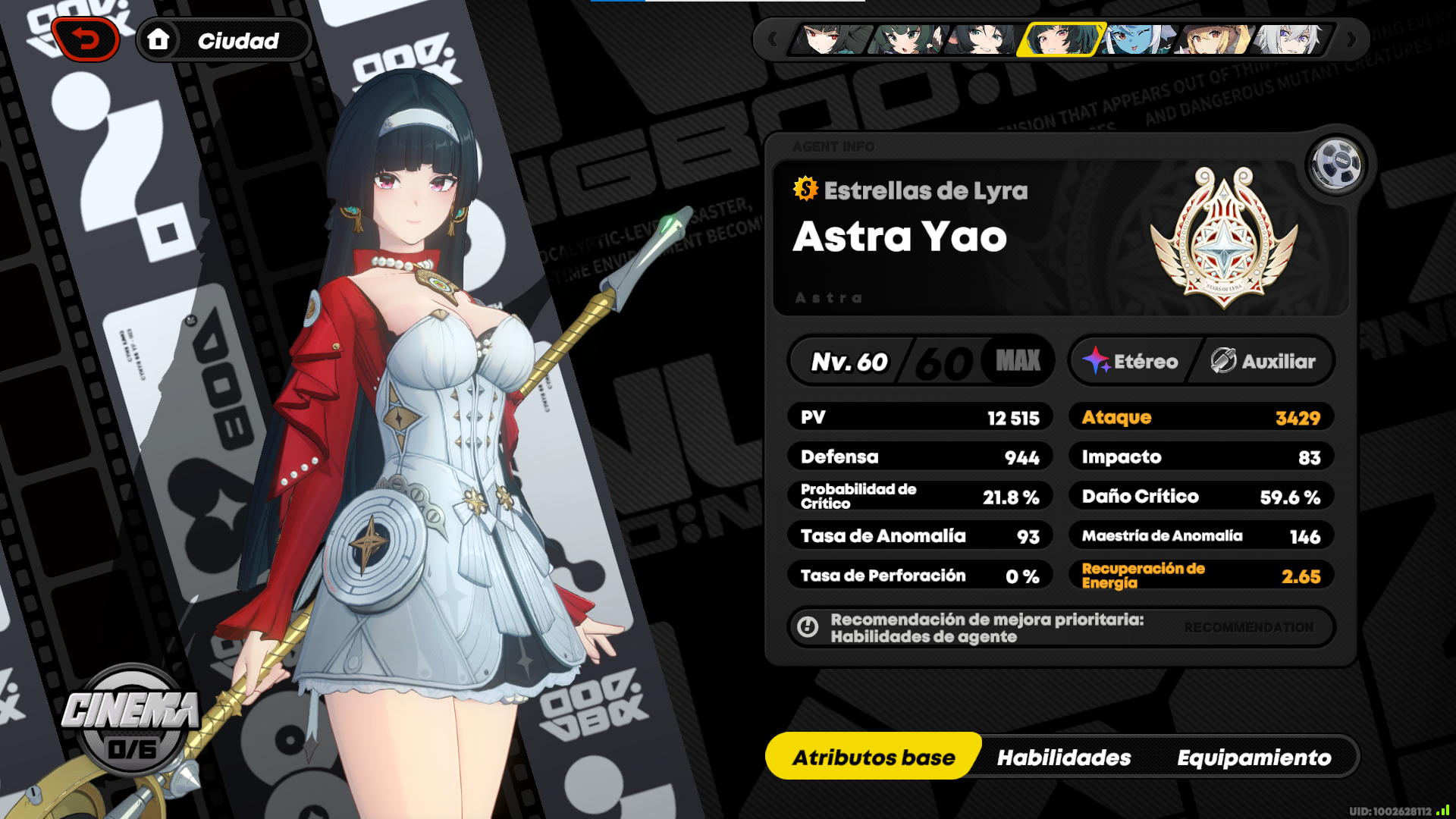Click the rank S icon beside Estrellas de Lyra
The image size is (1456, 819).
pyautogui.click(x=805, y=191)
